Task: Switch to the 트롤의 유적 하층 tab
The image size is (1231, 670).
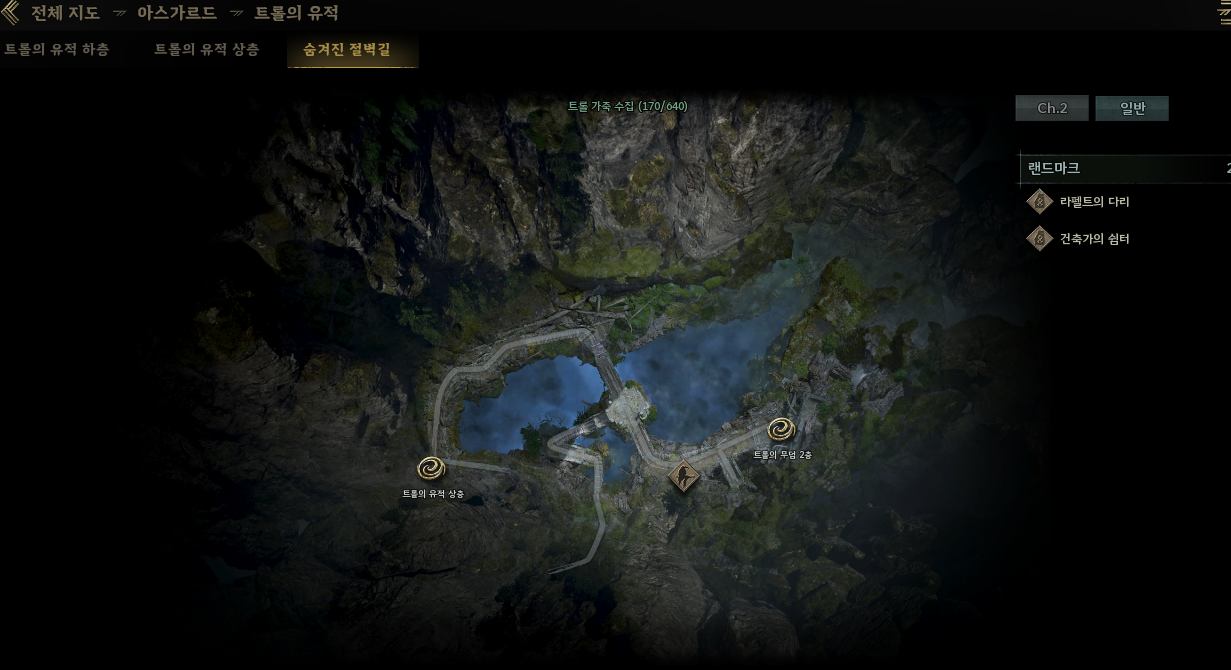Action: 56,49
